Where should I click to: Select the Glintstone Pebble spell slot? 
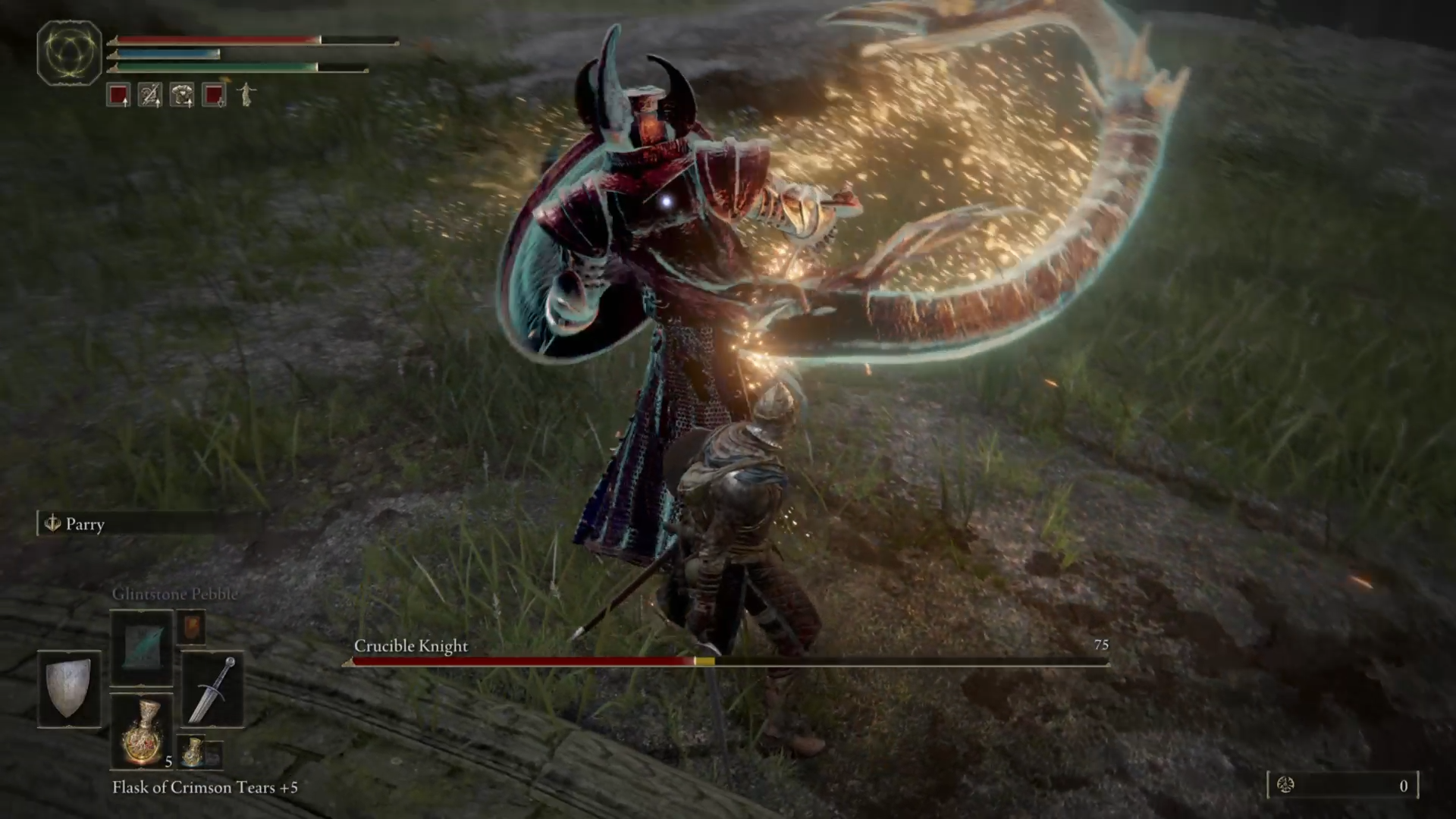point(142,648)
